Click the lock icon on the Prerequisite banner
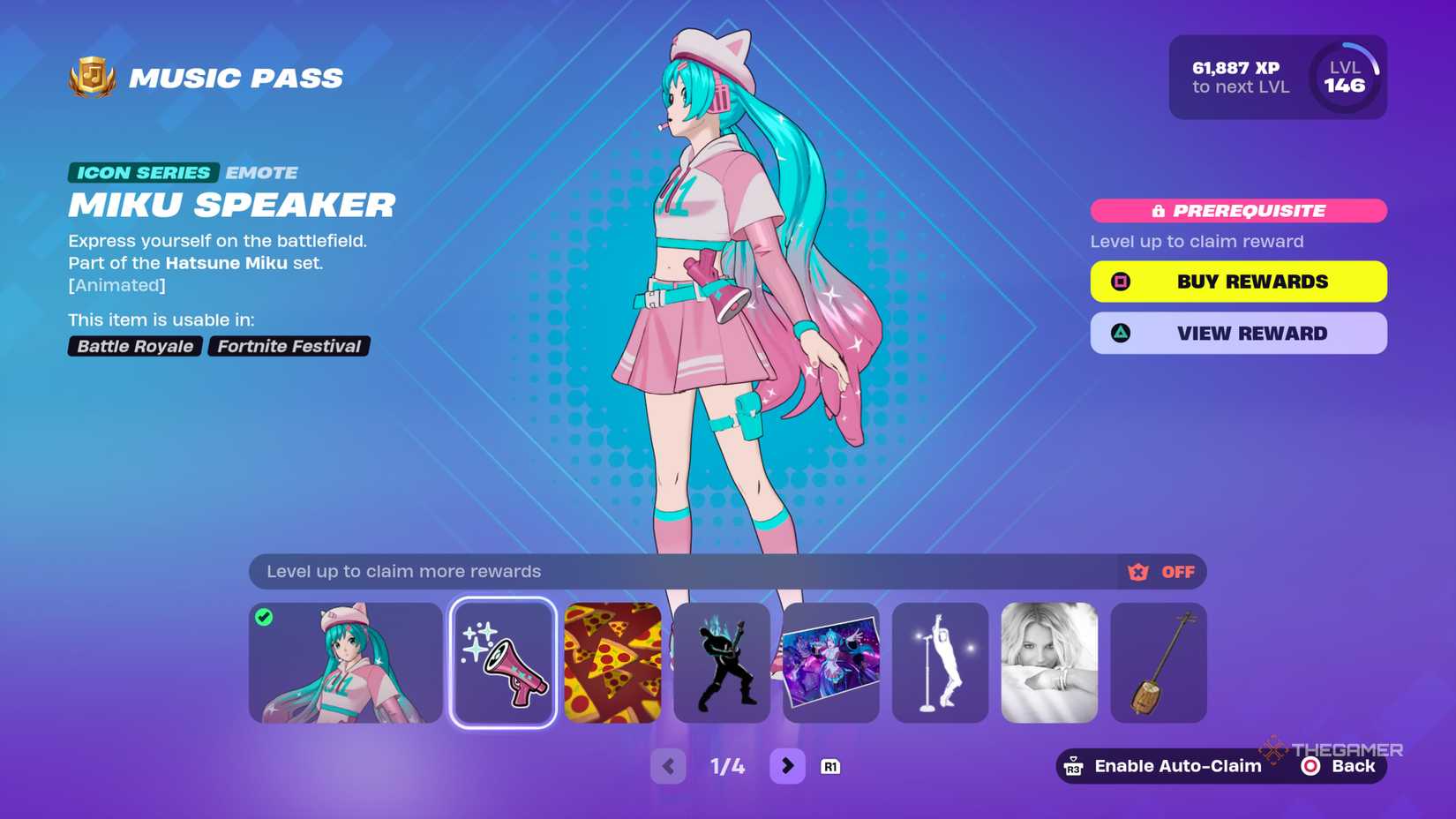 (x=1159, y=210)
